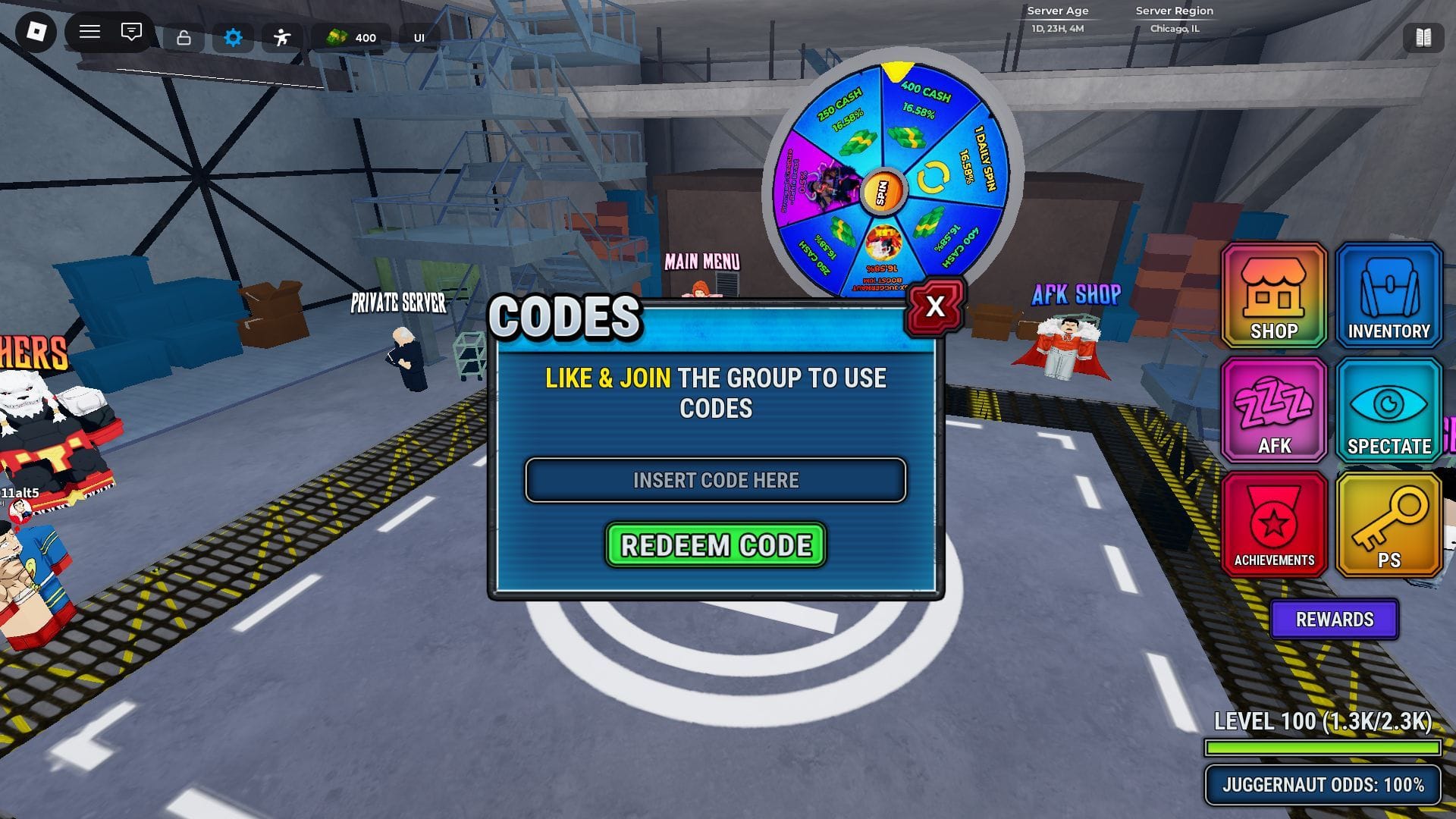Open the chat bubble icon
This screenshot has width=1456, height=819.
[131, 32]
